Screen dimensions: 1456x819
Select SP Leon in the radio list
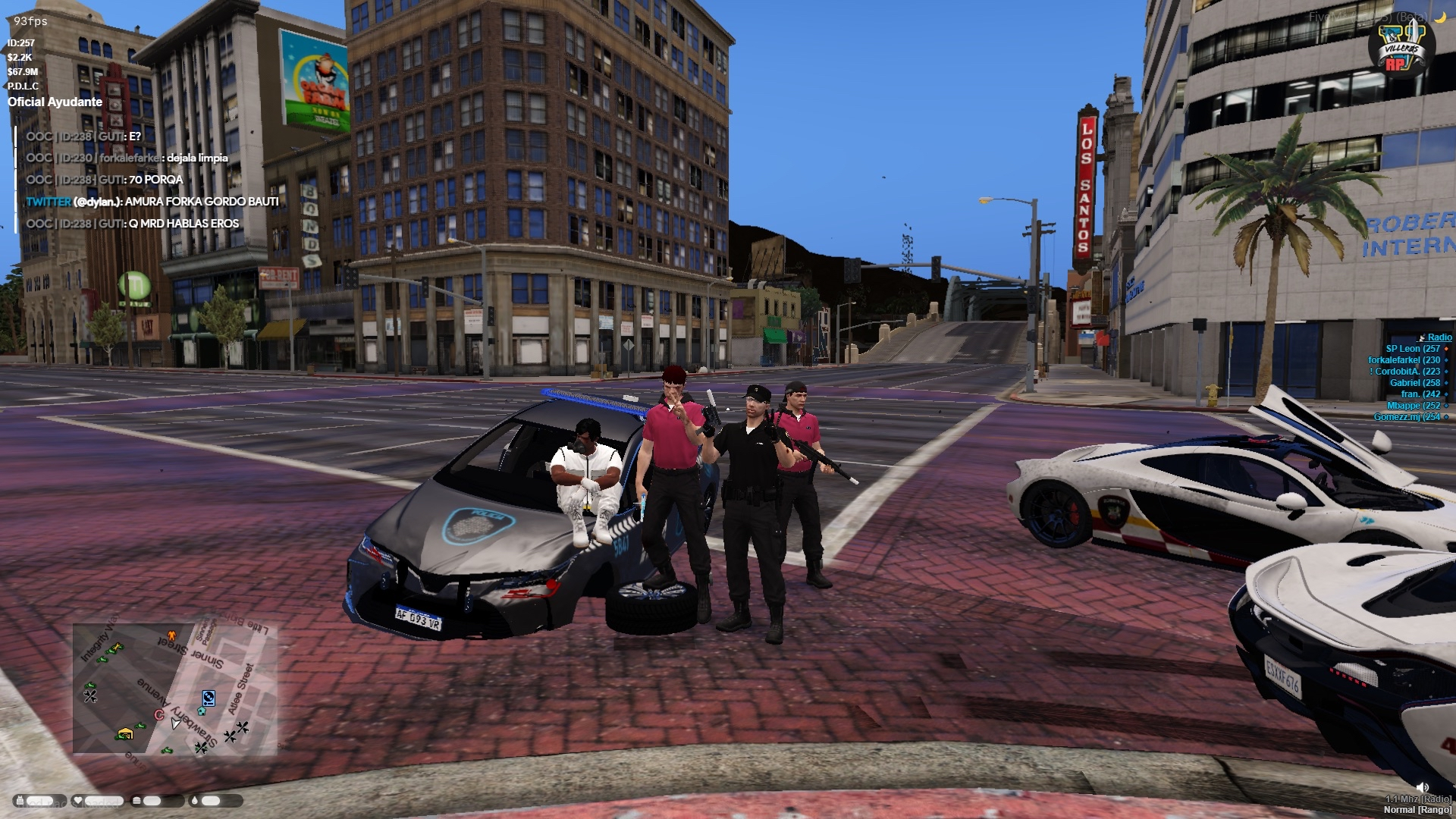click(x=1412, y=349)
